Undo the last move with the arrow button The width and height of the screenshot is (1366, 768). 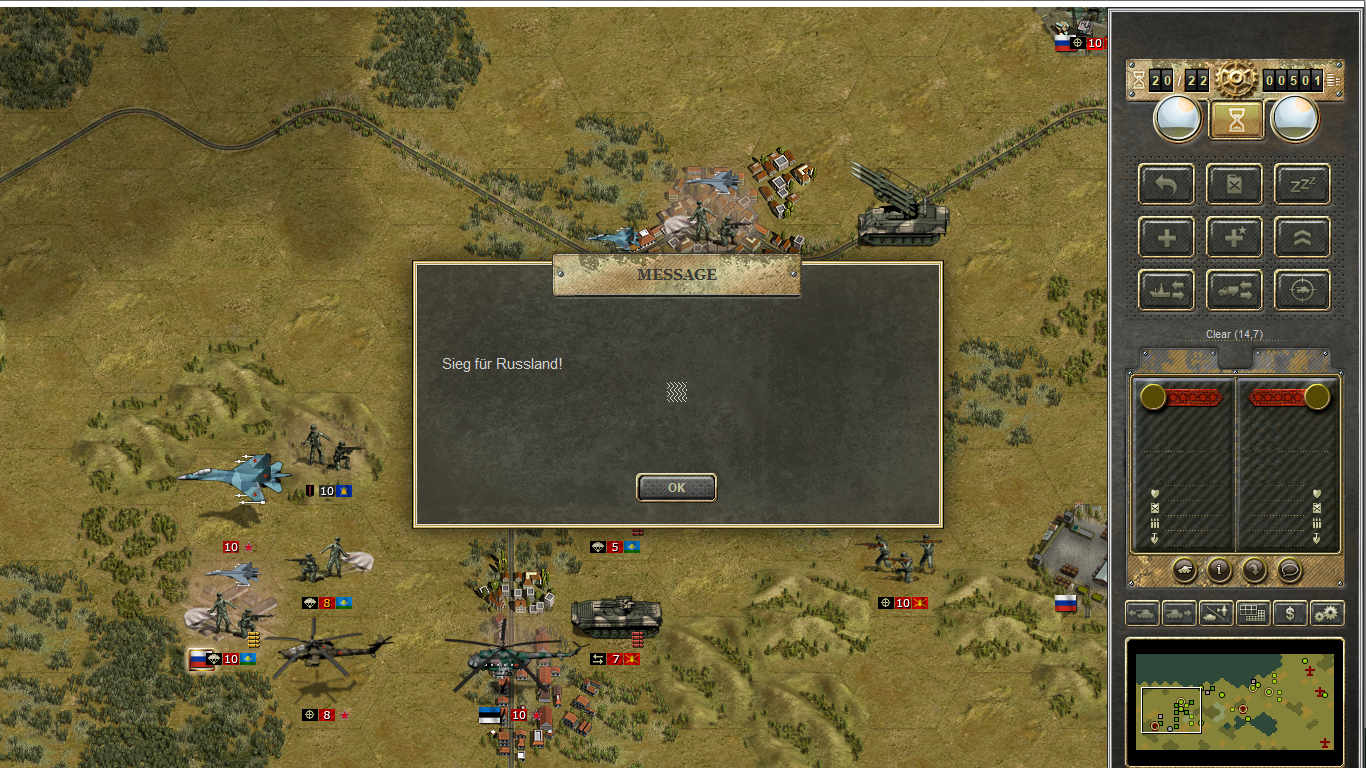[x=1166, y=184]
